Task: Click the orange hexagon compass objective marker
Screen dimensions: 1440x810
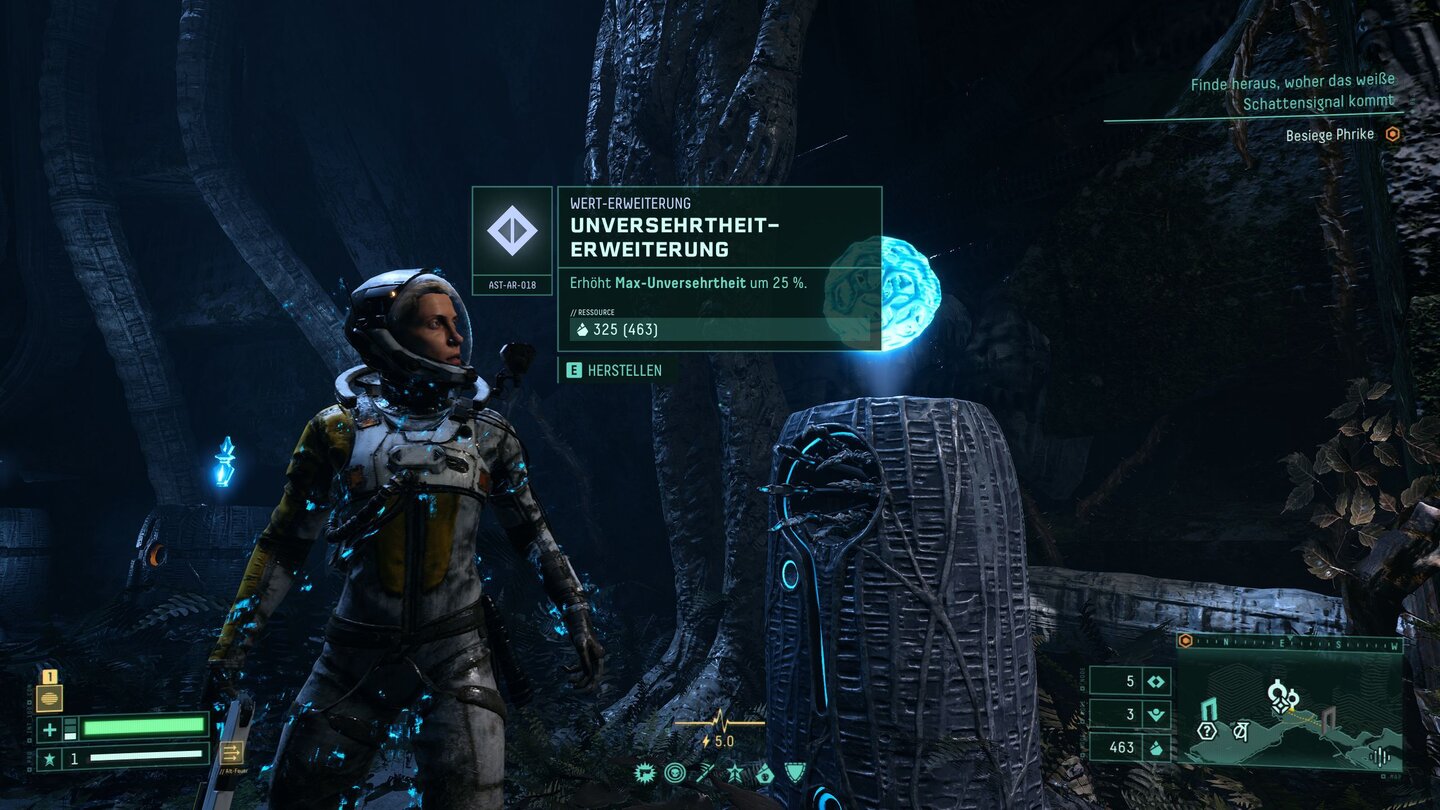Action: coord(1186,641)
